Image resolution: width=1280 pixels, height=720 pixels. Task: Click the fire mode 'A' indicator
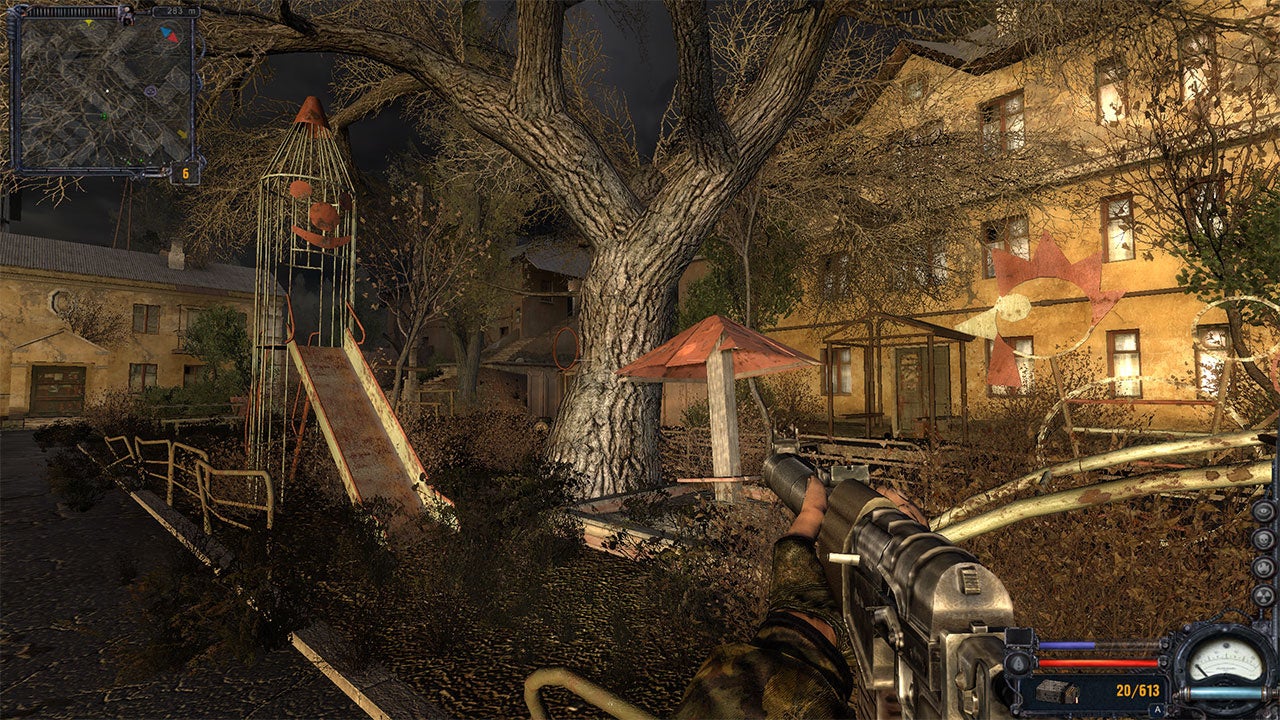tap(1157, 710)
